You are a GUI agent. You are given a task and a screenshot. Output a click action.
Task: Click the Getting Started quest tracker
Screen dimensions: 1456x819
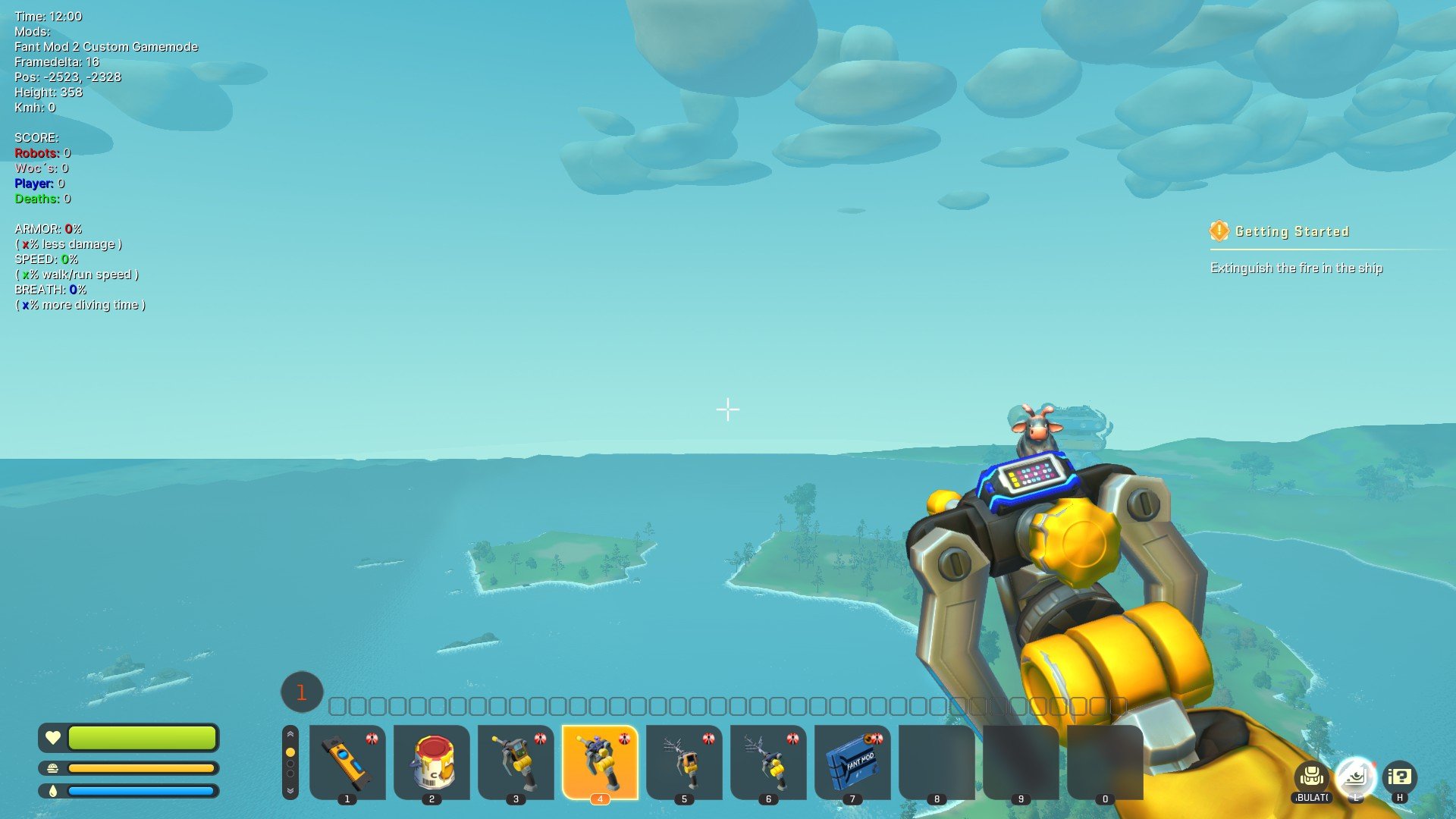(1292, 231)
